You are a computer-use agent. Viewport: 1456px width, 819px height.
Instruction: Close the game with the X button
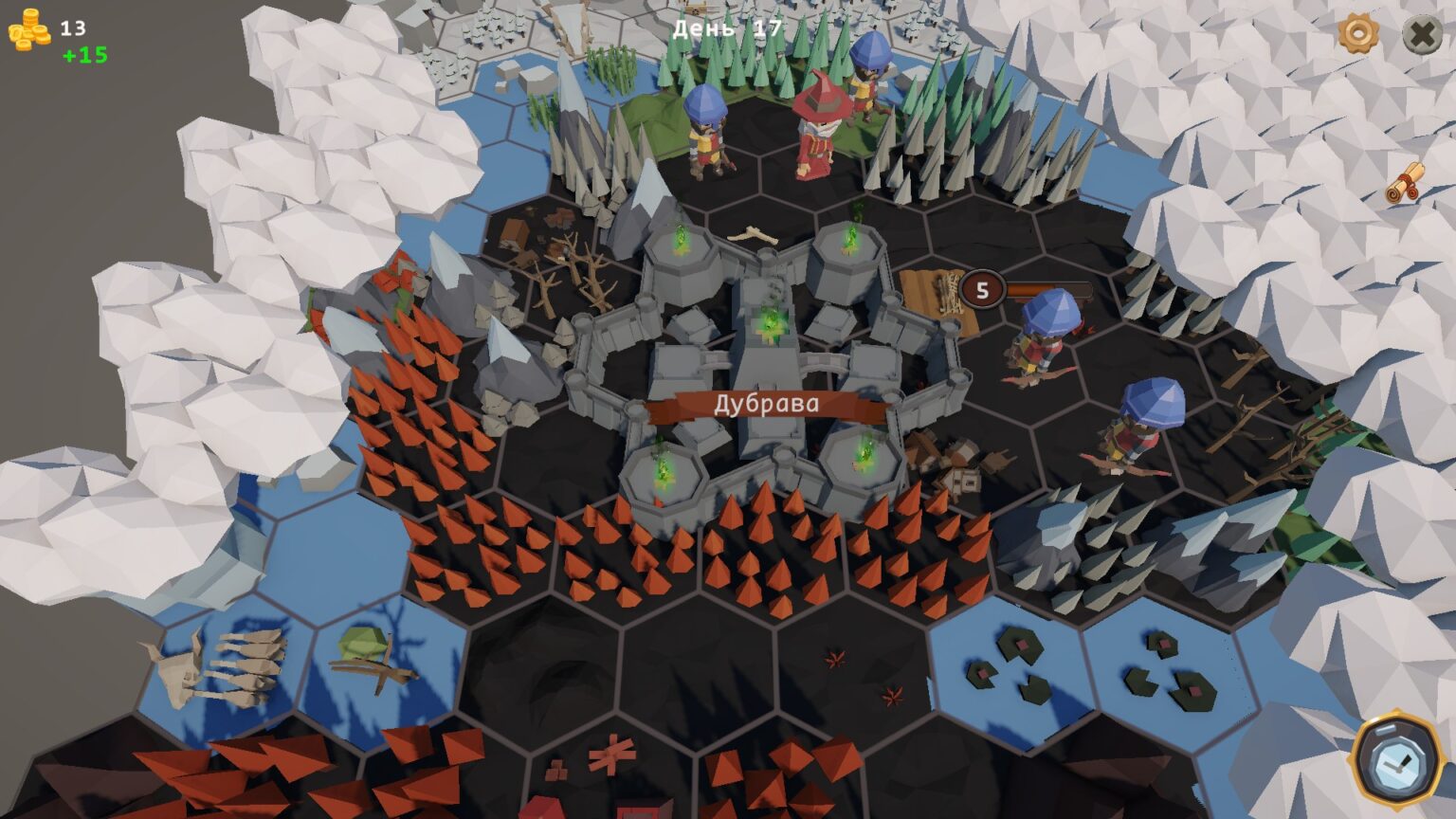(x=1422, y=35)
